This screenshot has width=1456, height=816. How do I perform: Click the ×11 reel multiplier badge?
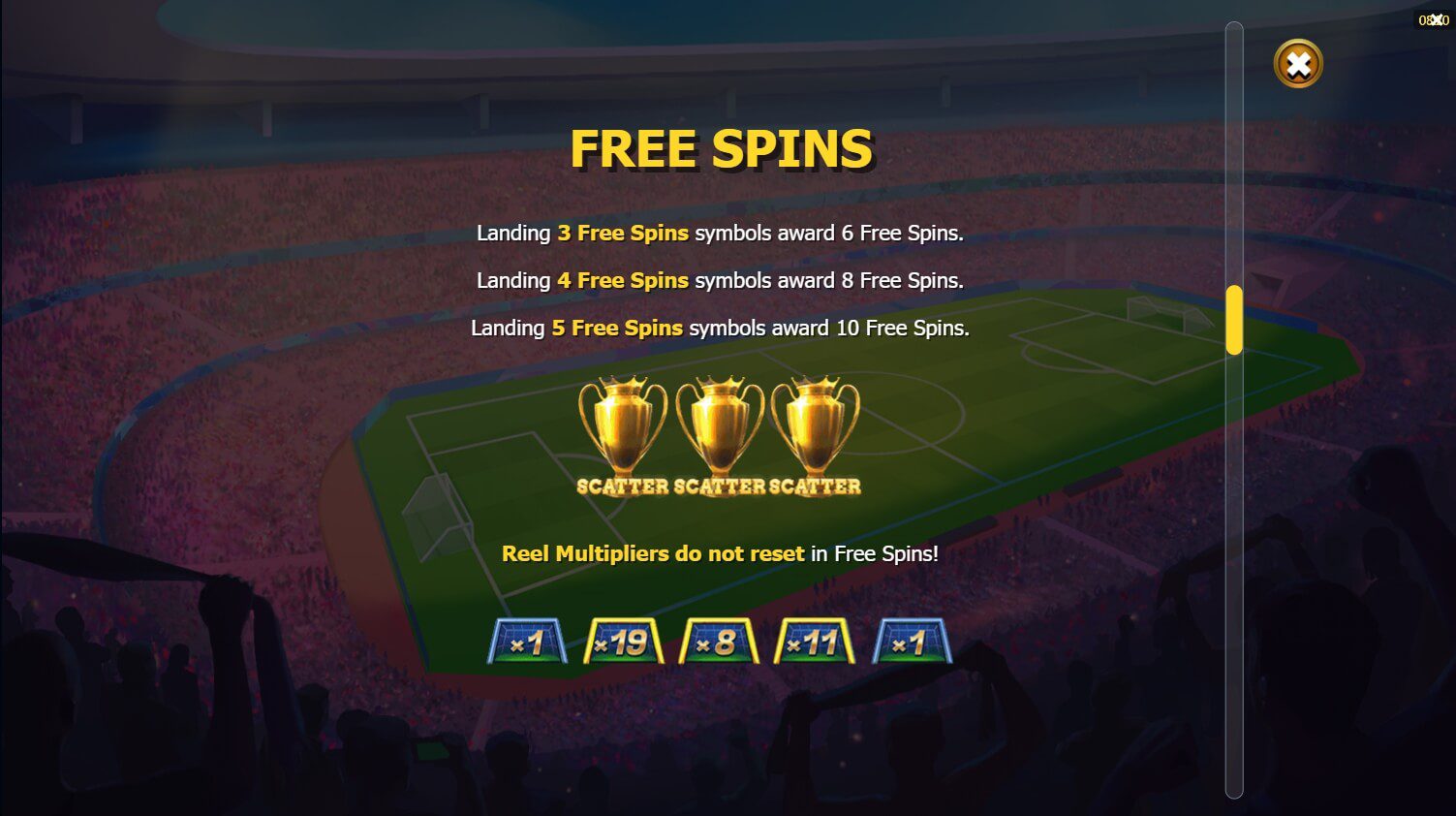(815, 640)
